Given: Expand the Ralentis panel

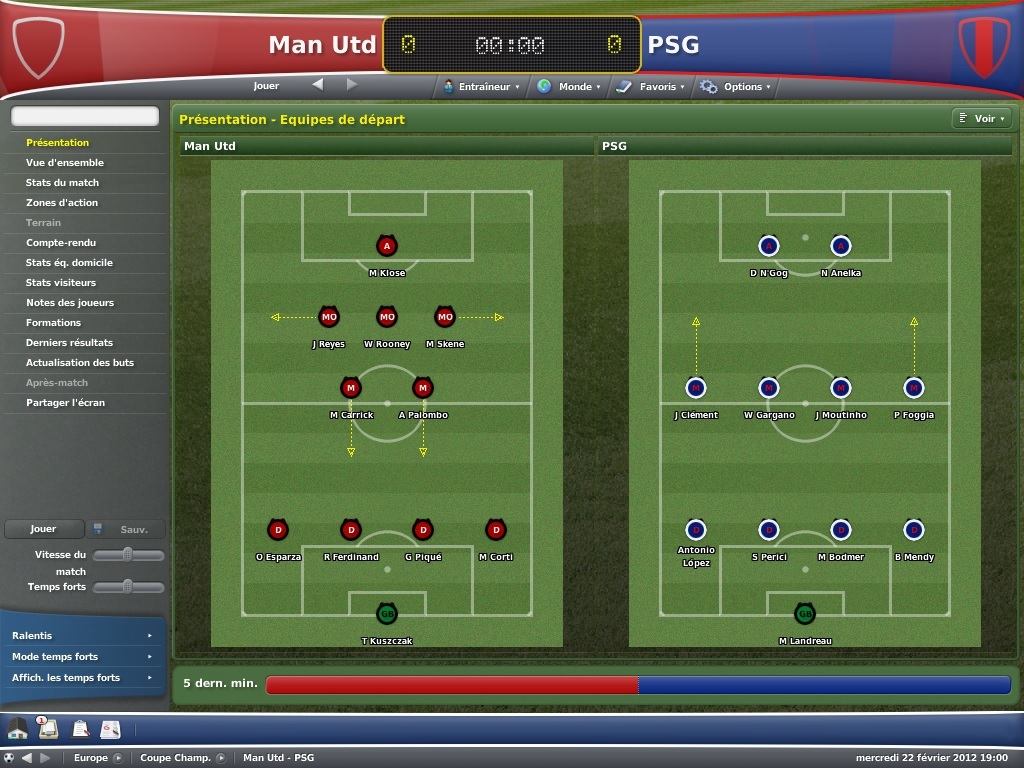Looking at the screenshot, I should pos(81,636).
